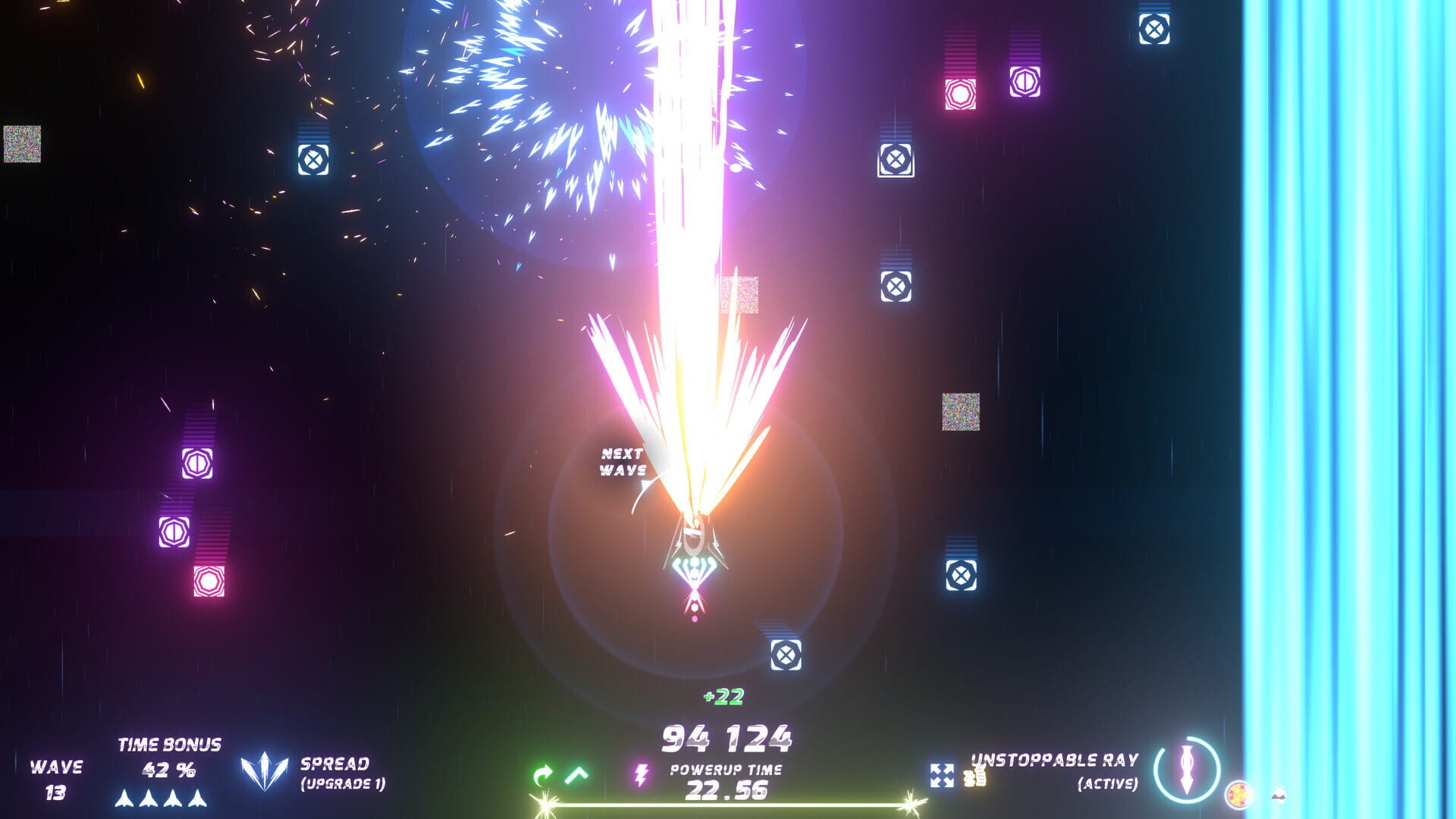Activate the Unstoppable Ray powerup icon

1187,770
